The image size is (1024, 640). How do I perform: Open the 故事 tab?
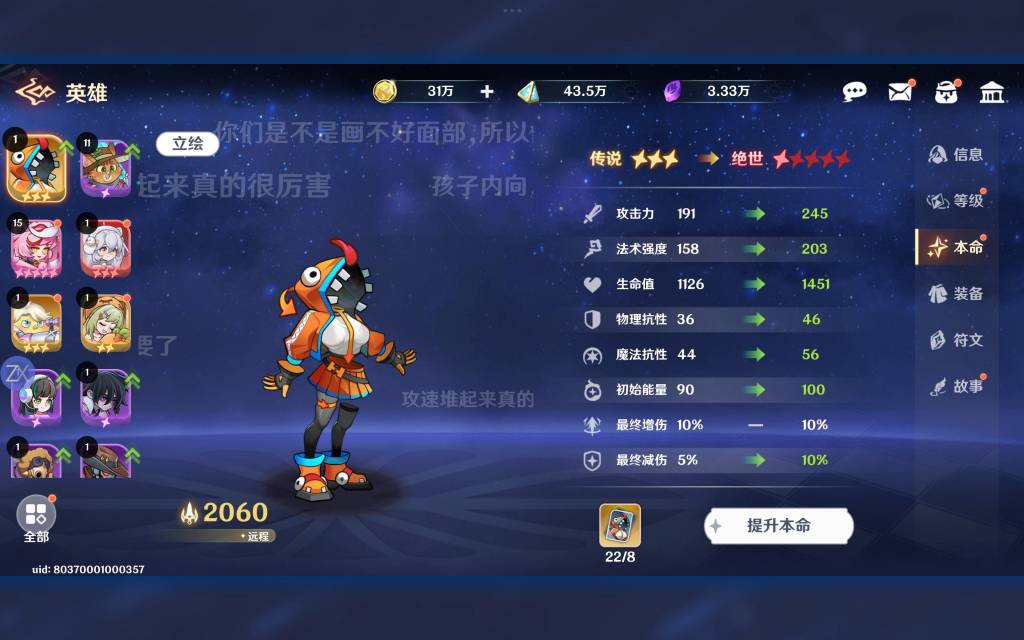tap(957, 386)
